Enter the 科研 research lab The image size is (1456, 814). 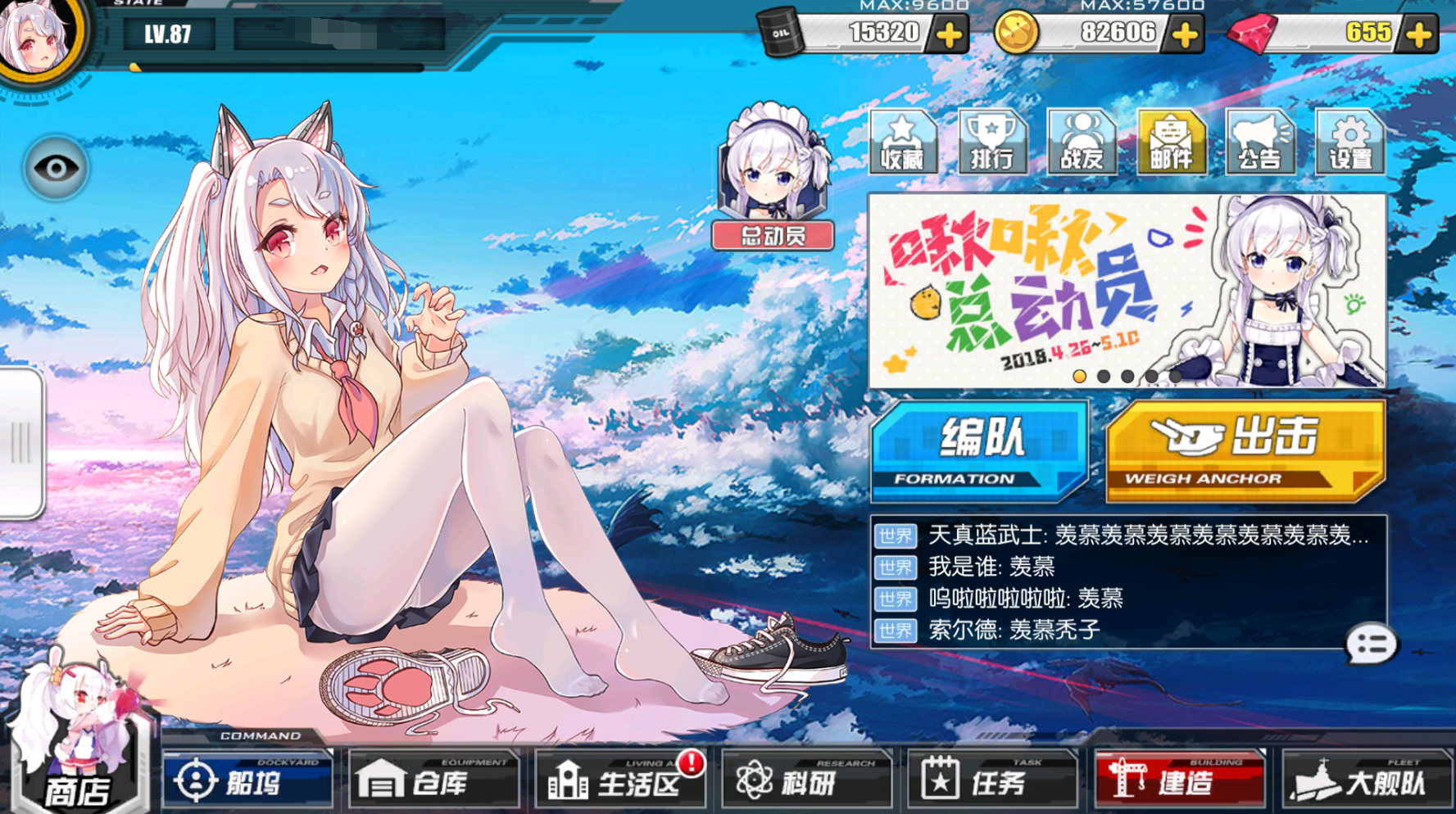[x=805, y=779]
